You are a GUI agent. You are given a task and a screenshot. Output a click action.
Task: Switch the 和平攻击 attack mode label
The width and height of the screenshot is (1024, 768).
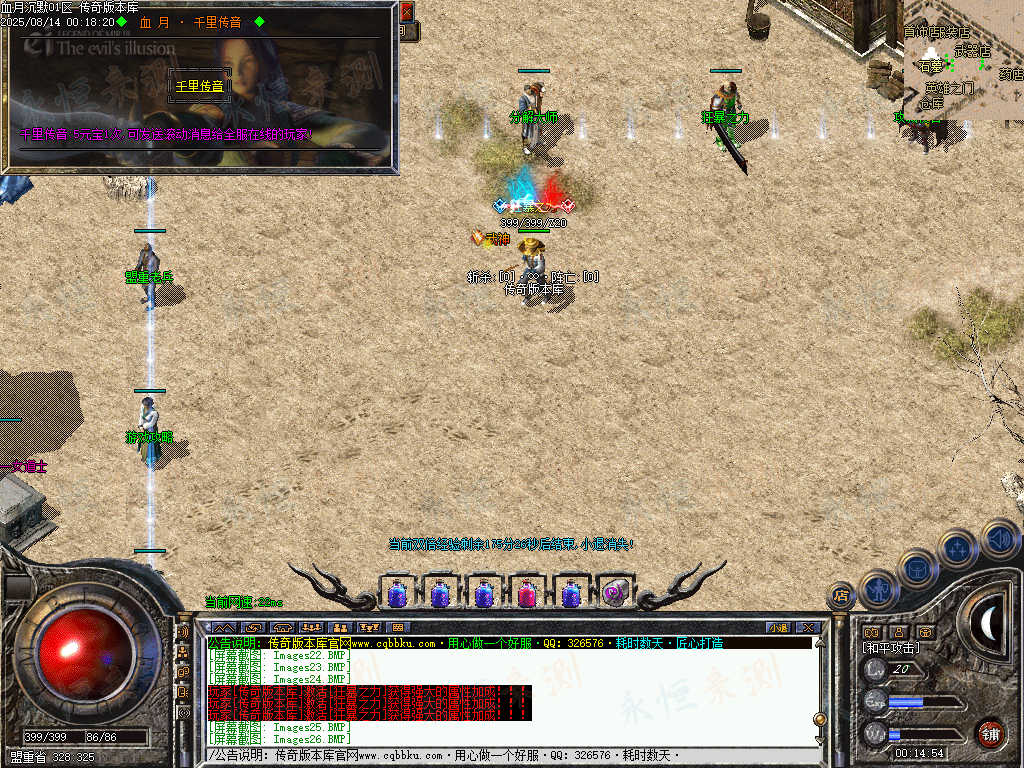coord(891,648)
